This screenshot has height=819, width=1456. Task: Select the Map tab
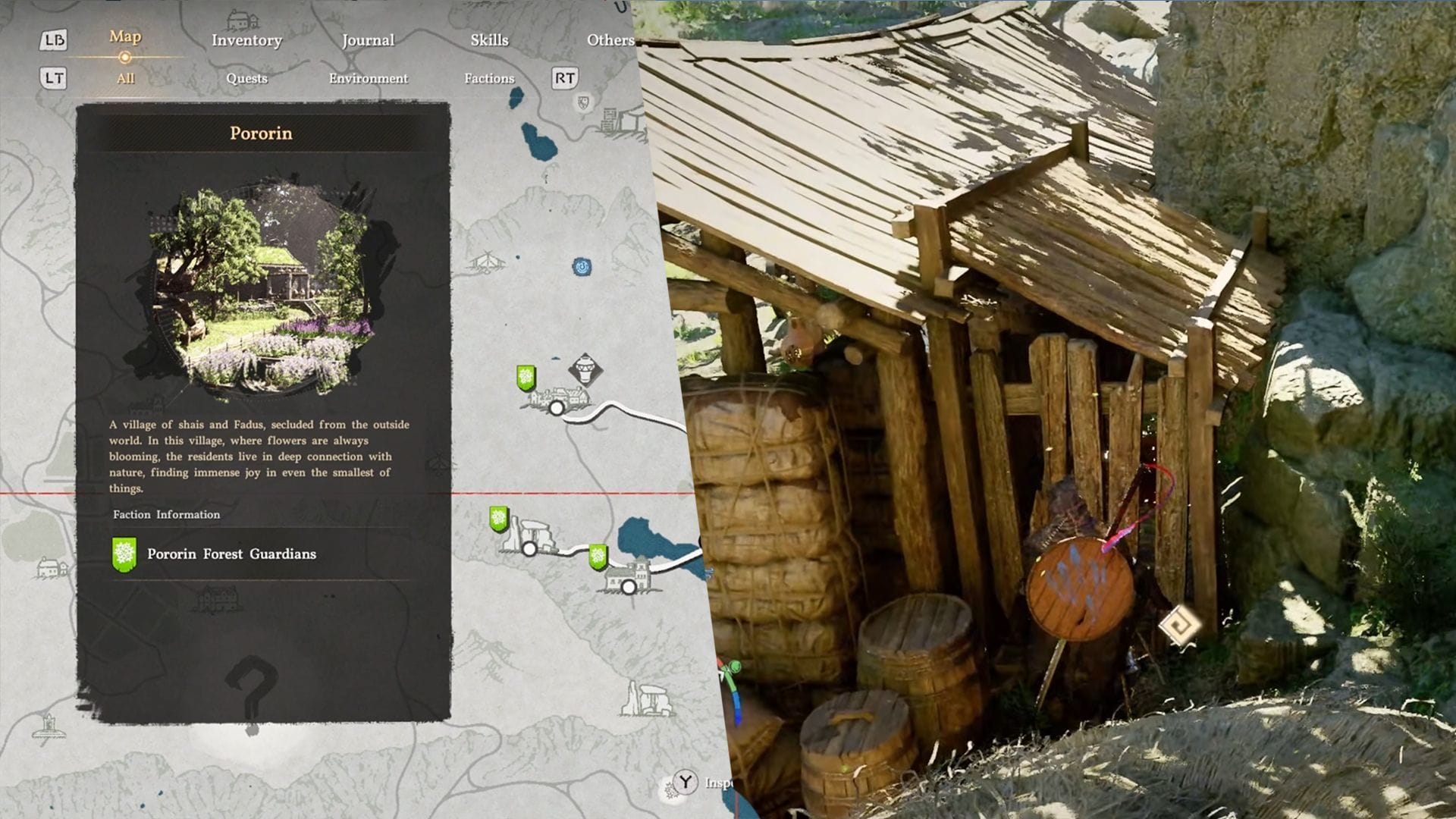(x=125, y=36)
